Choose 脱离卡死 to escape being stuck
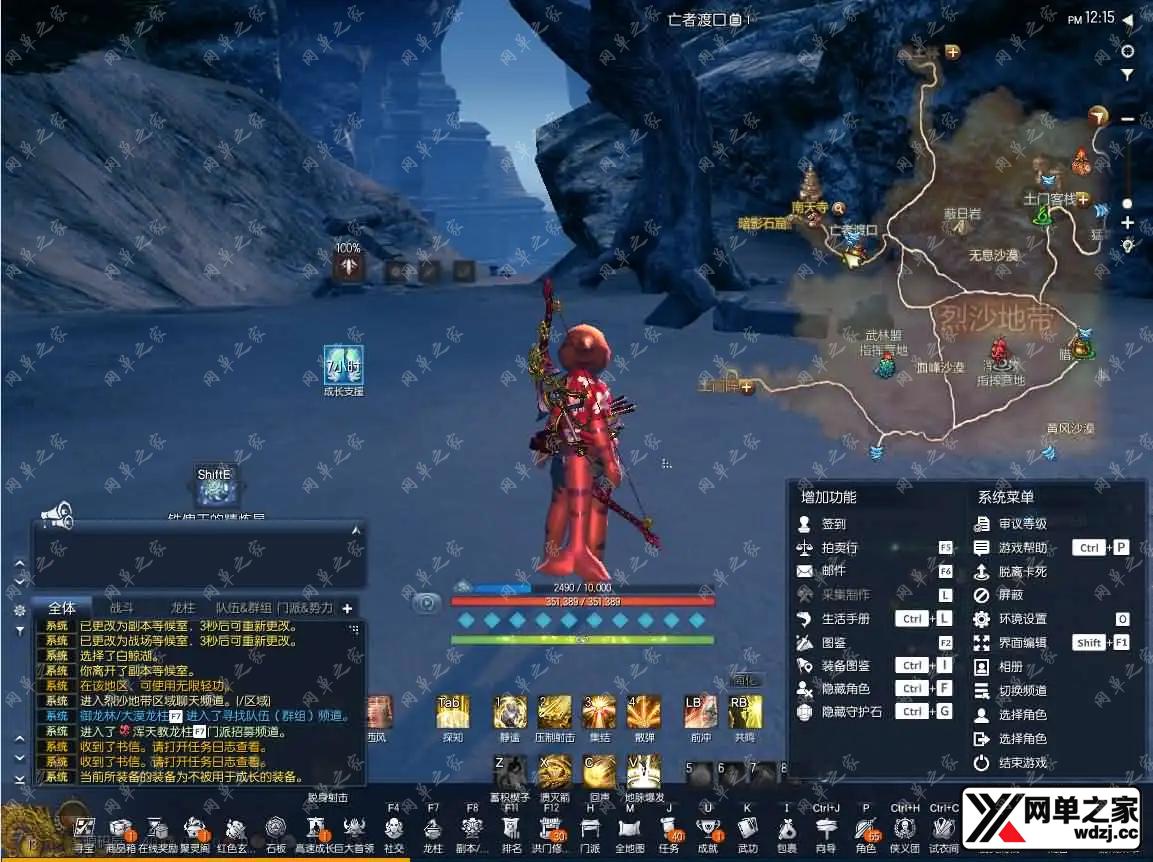The height and width of the screenshot is (862, 1153). 1022,572
